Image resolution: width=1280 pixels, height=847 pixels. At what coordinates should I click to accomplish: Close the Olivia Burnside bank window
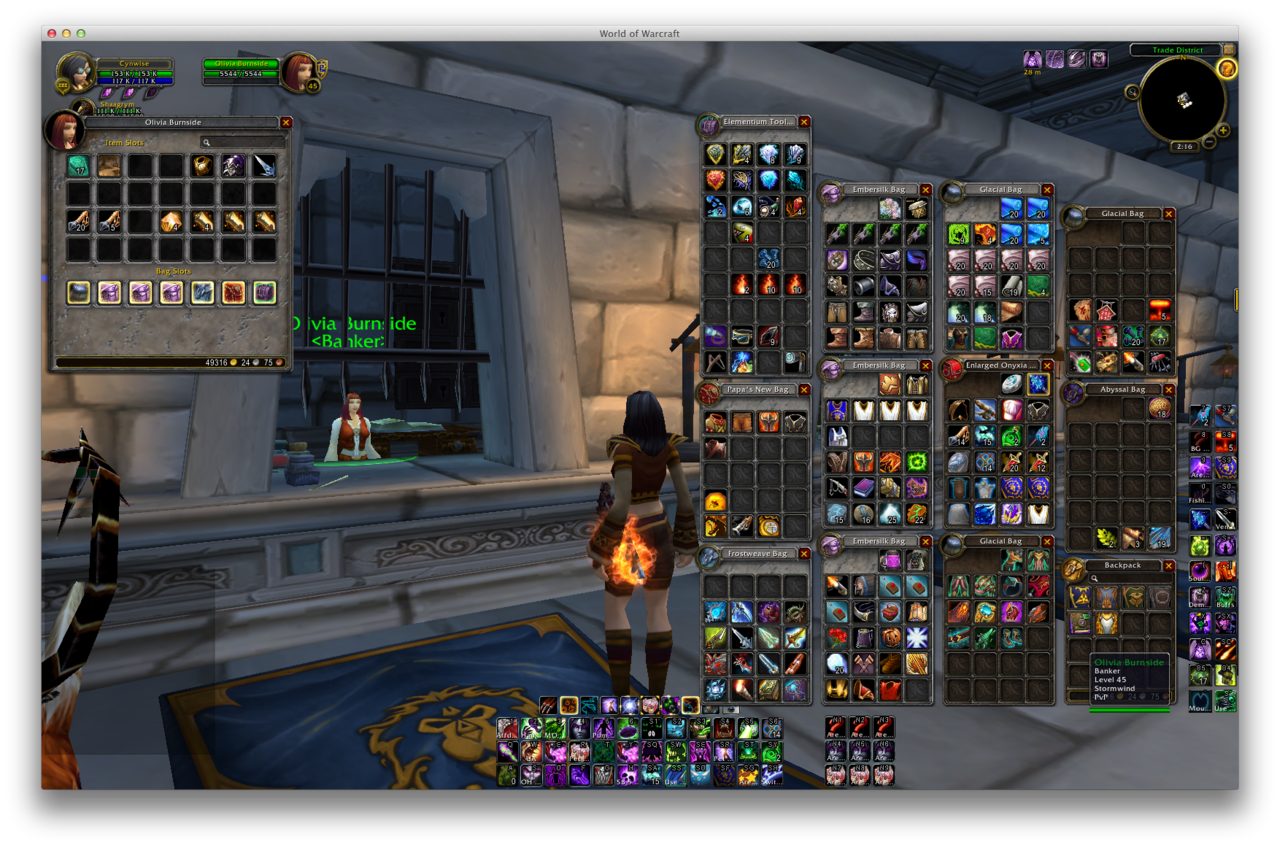(286, 122)
